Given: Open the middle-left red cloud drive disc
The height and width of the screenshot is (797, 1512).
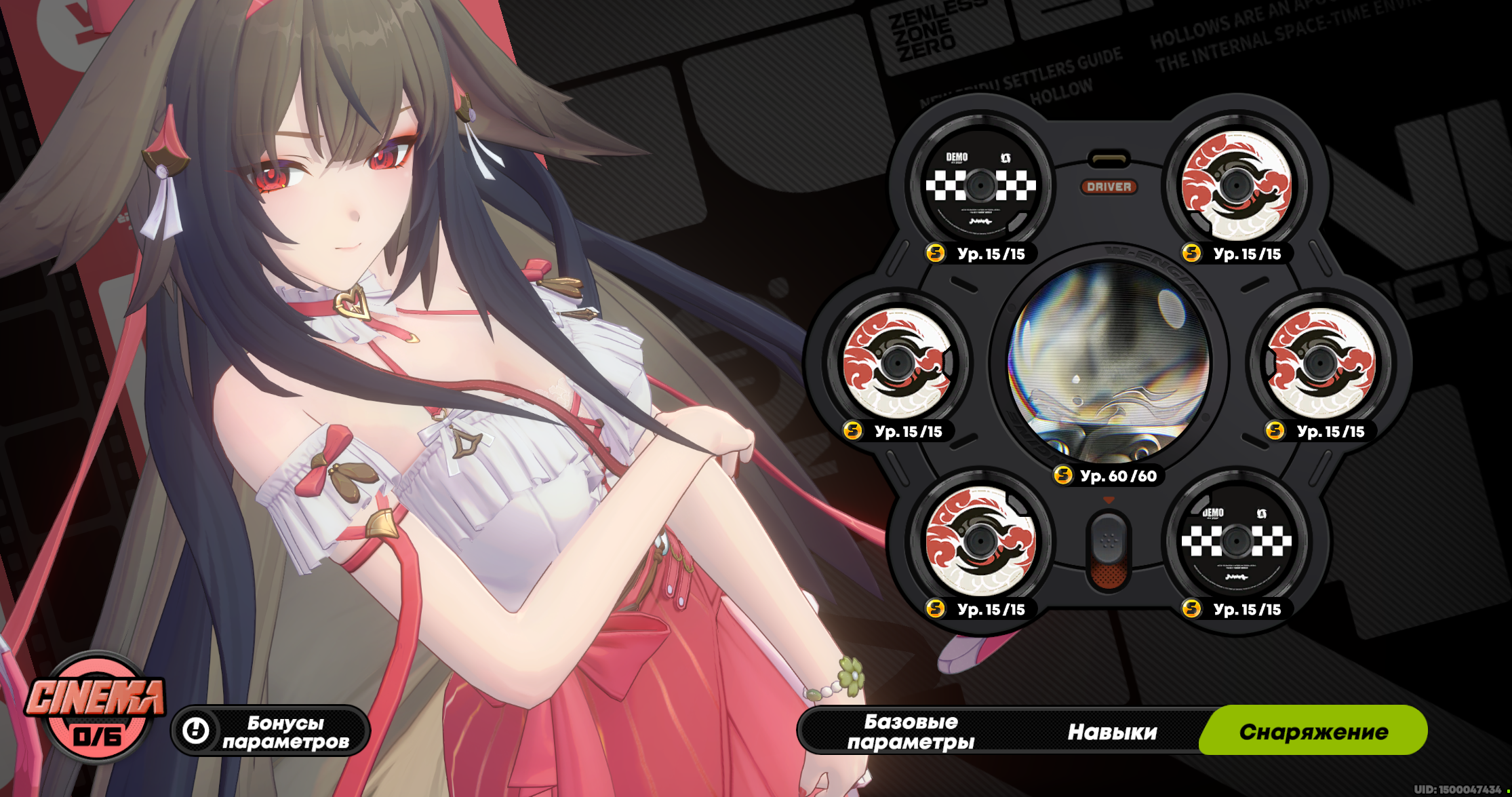Looking at the screenshot, I should (x=897, y=363).
